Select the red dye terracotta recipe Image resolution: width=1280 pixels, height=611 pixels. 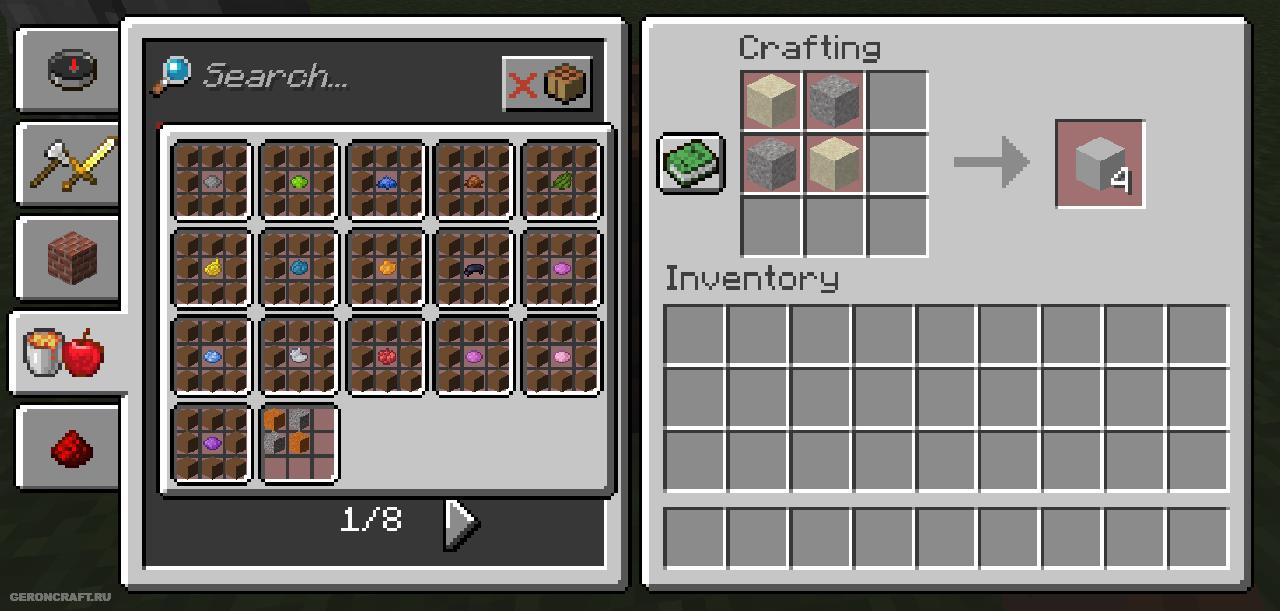click(387, 356)
